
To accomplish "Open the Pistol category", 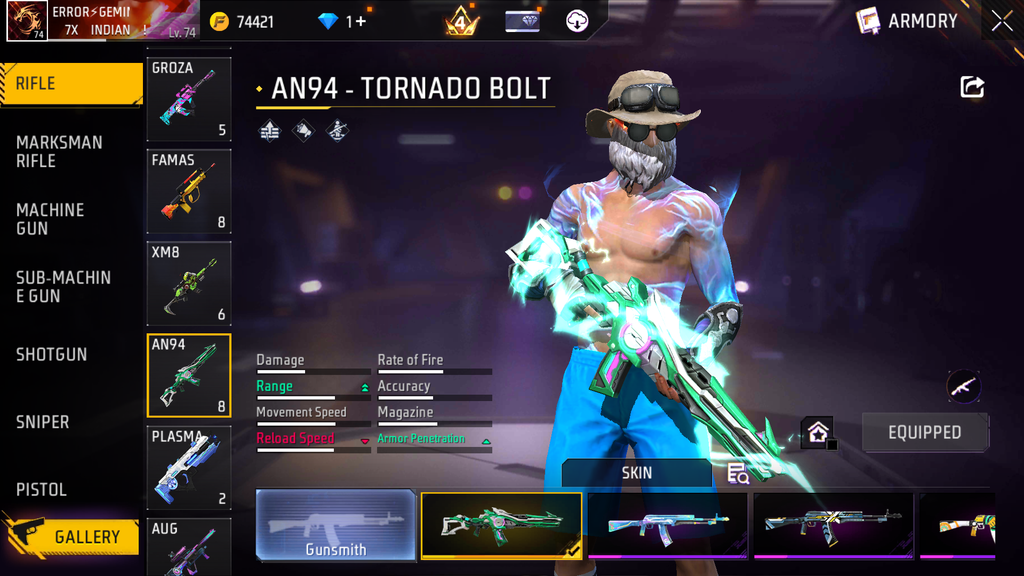I will coord(42,490).
